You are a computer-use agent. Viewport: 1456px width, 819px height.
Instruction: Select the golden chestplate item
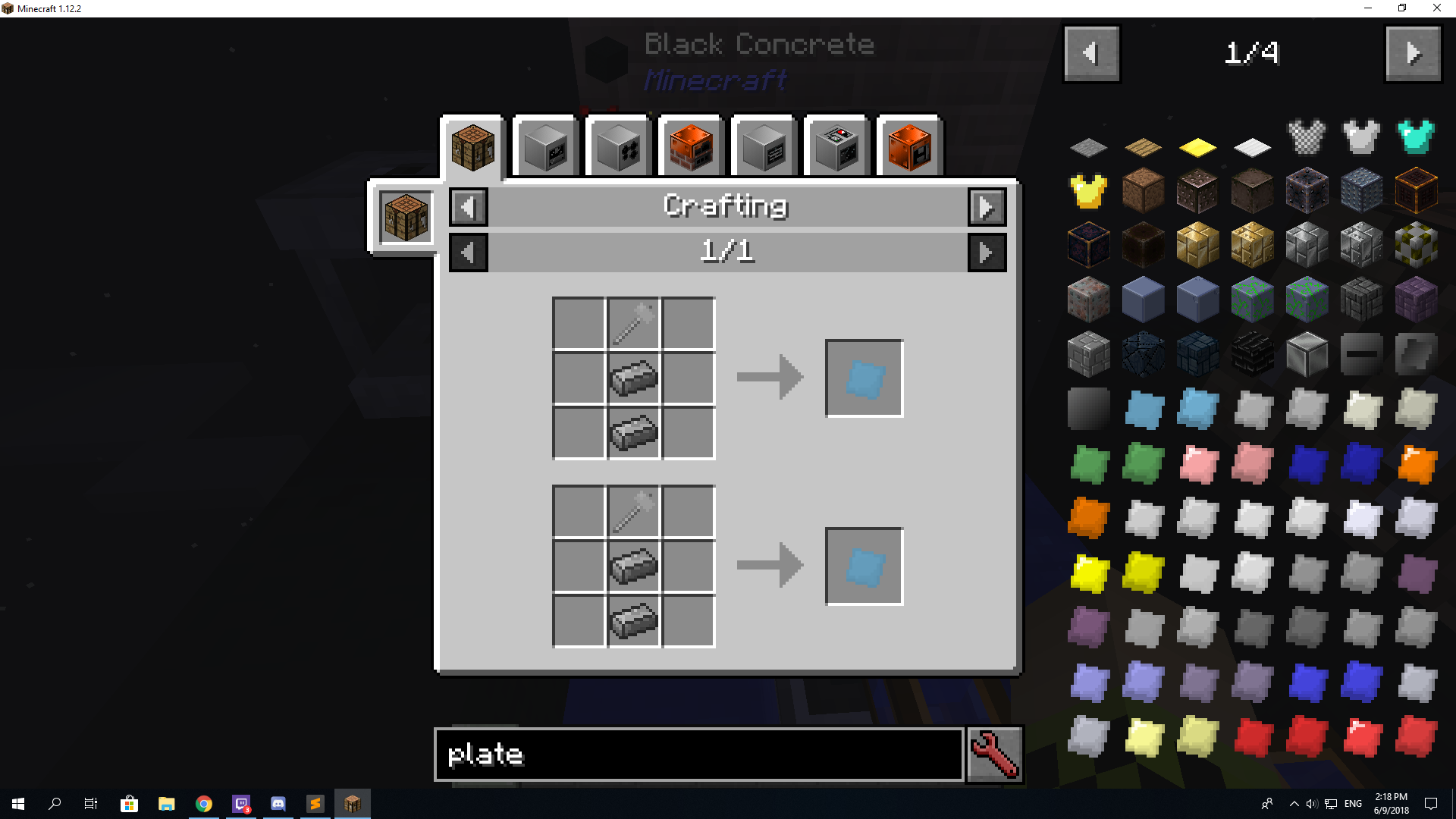[1088, 191]
